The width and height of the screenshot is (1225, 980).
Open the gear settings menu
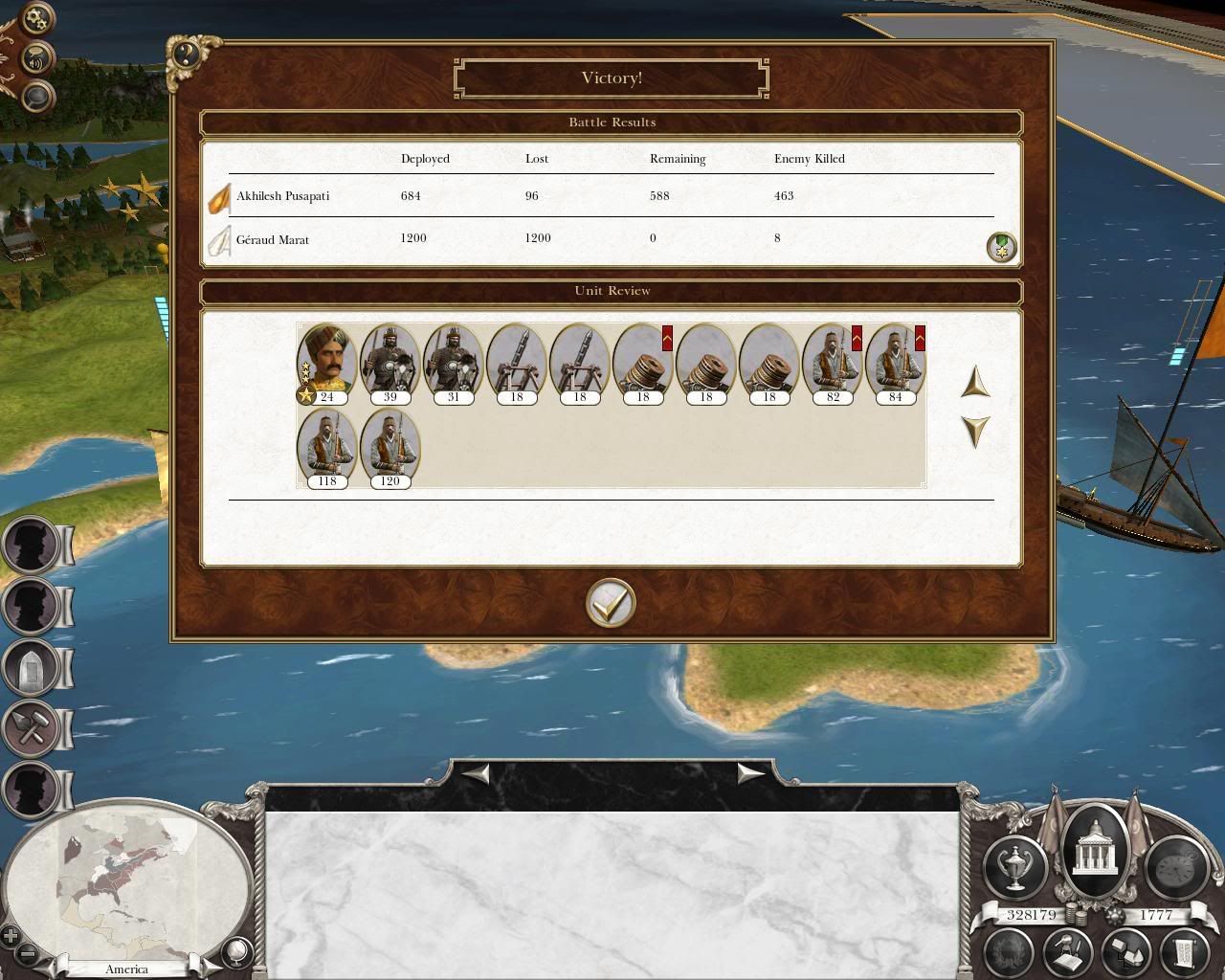pos(36,18)
